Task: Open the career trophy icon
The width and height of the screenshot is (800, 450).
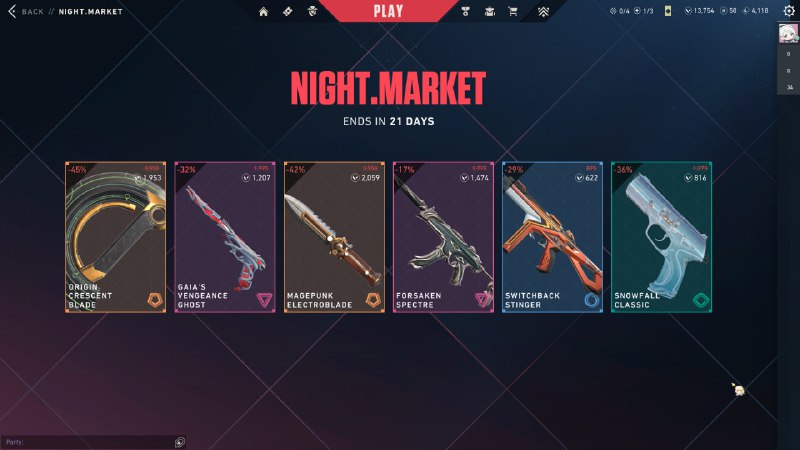Action: (466, 12)
